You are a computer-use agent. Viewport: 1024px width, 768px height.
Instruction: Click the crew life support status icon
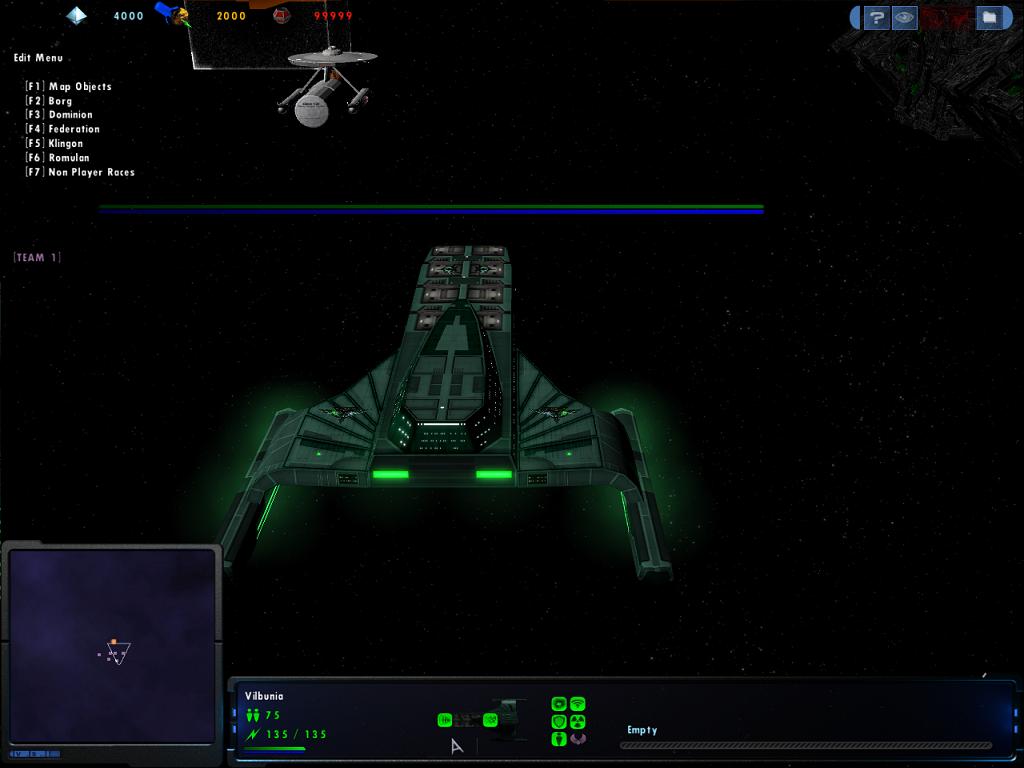click(x=559, y=739)
